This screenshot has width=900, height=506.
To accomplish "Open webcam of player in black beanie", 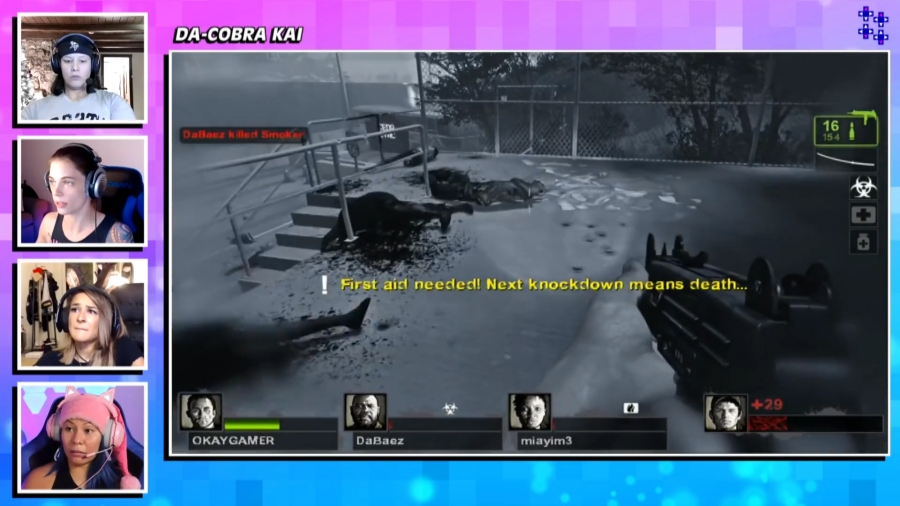I will click(x=82, y=68).
